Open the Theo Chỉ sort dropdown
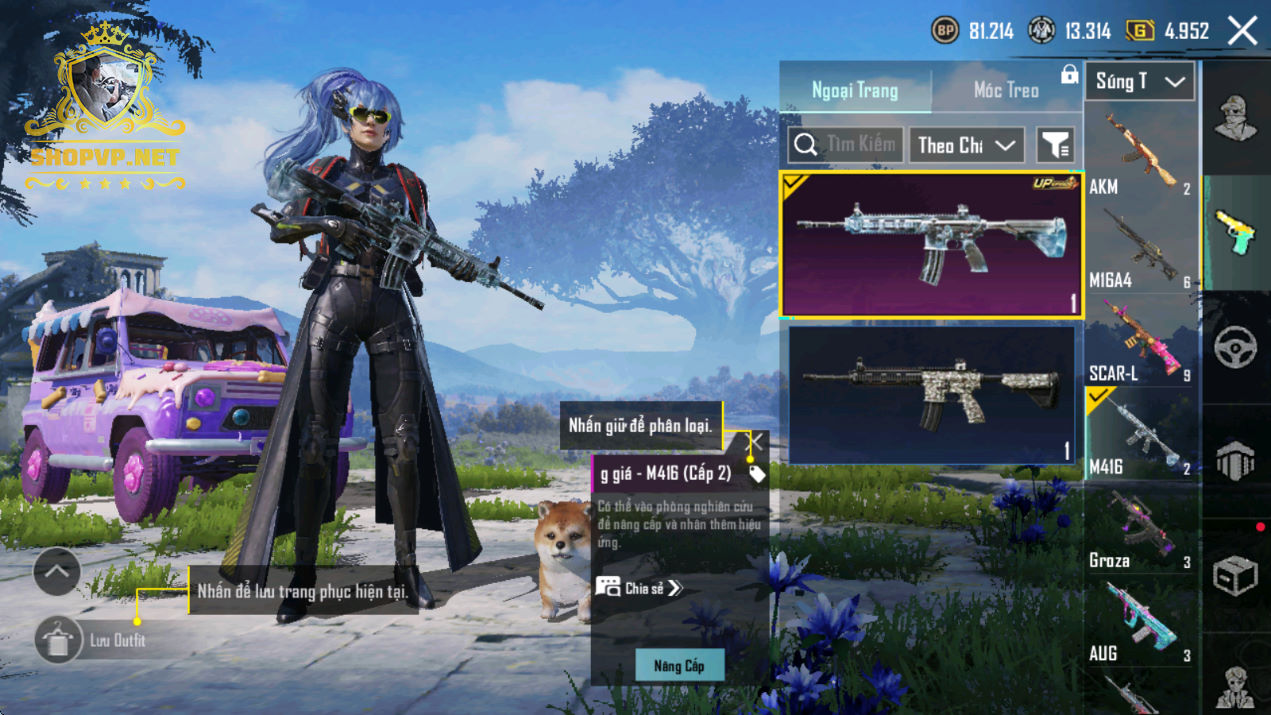This screenshot has height=715, width=1271. (966, 145)
